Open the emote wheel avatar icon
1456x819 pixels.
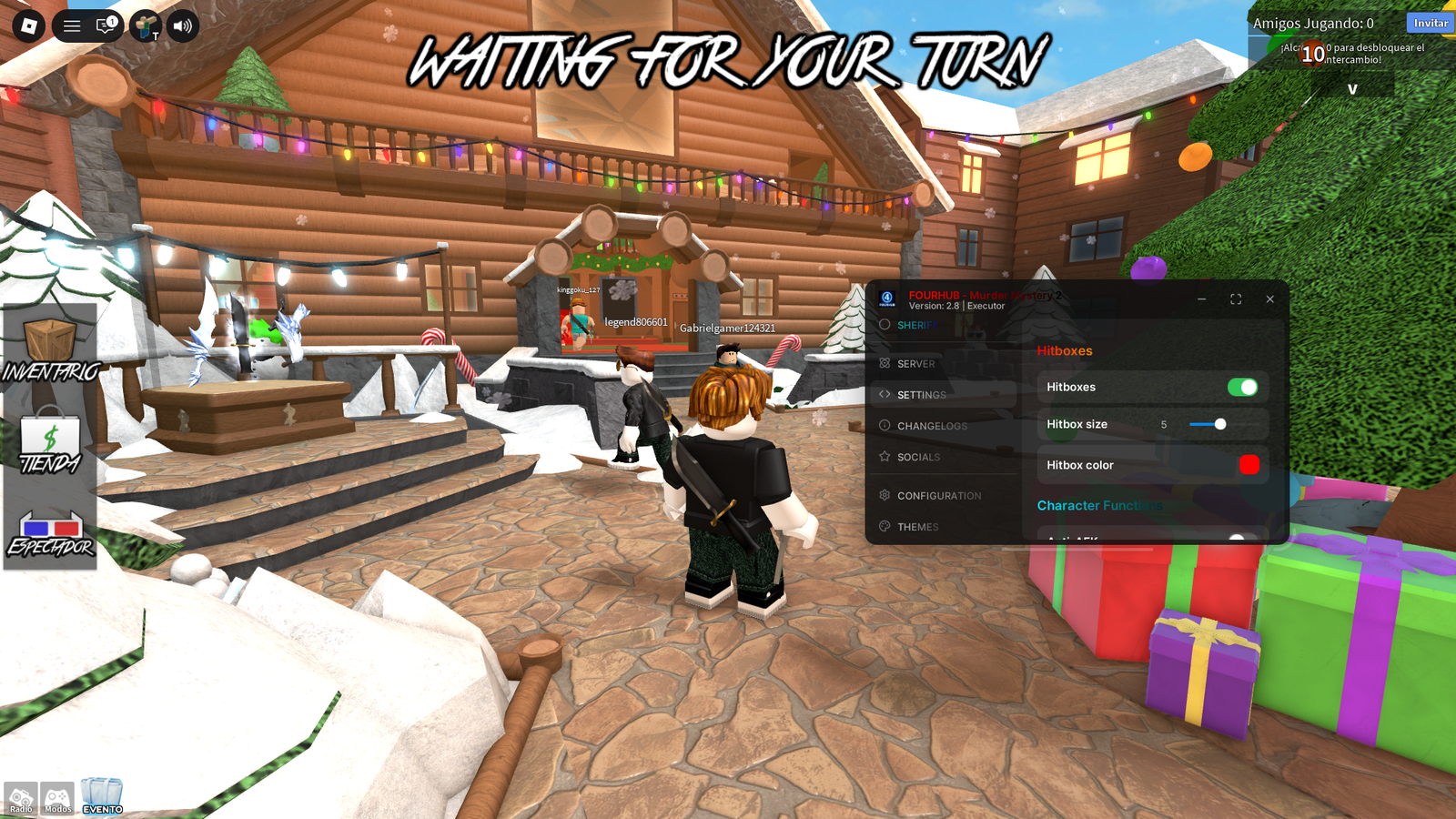coord(145,25)
